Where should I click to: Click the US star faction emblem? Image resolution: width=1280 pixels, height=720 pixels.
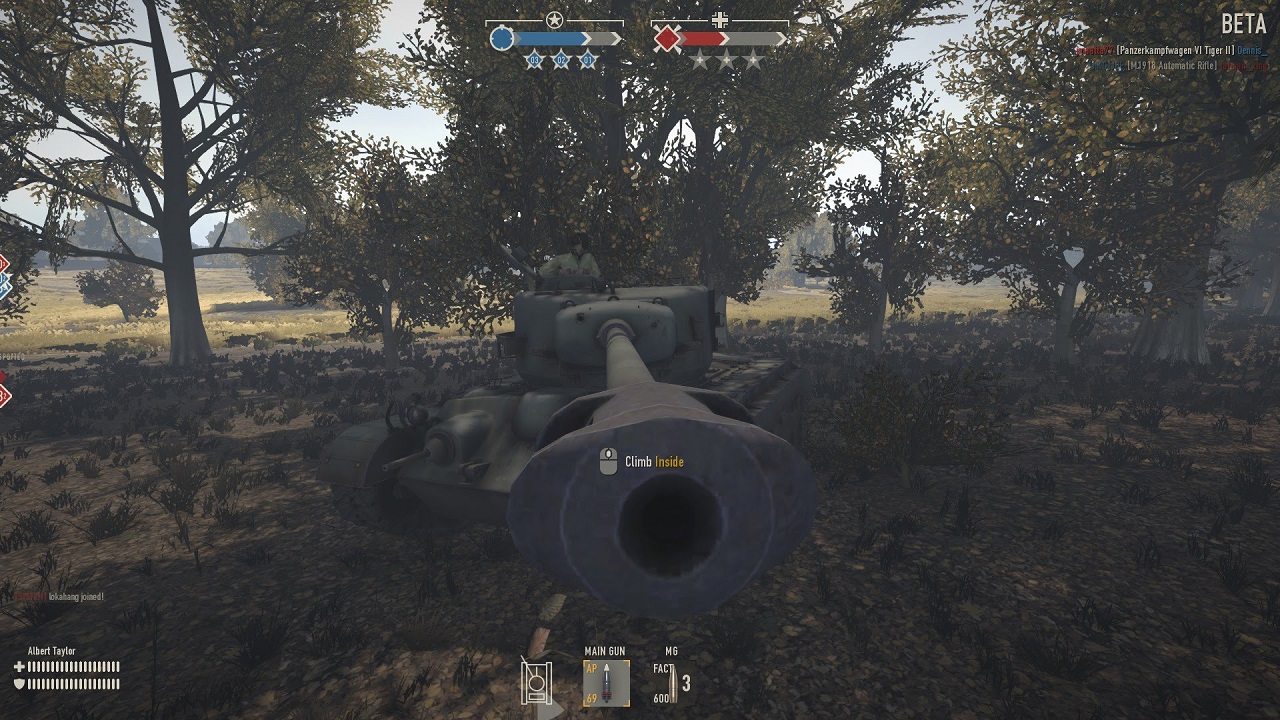click(x=554, y=19)
